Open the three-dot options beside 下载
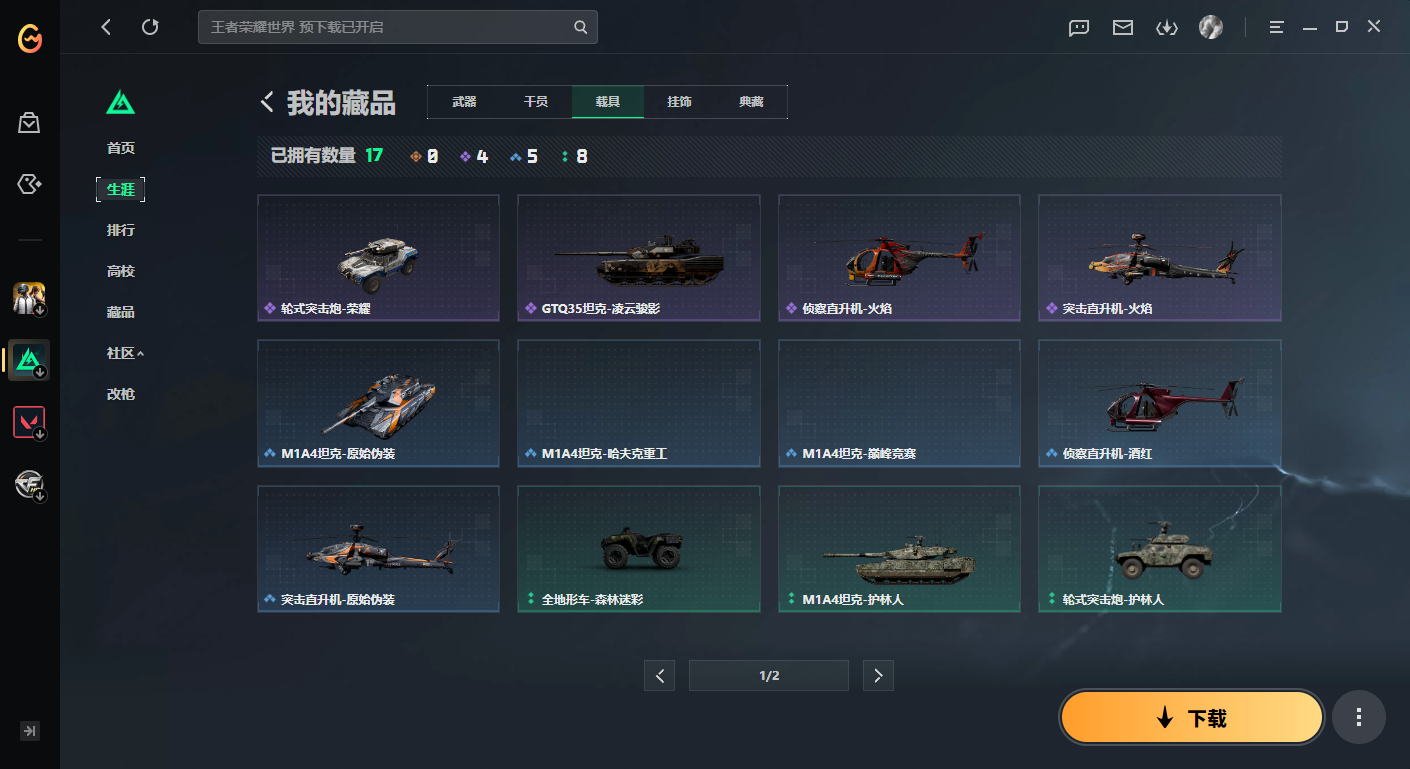The width and height of the screenshot is (1410, 769). 1358,717
